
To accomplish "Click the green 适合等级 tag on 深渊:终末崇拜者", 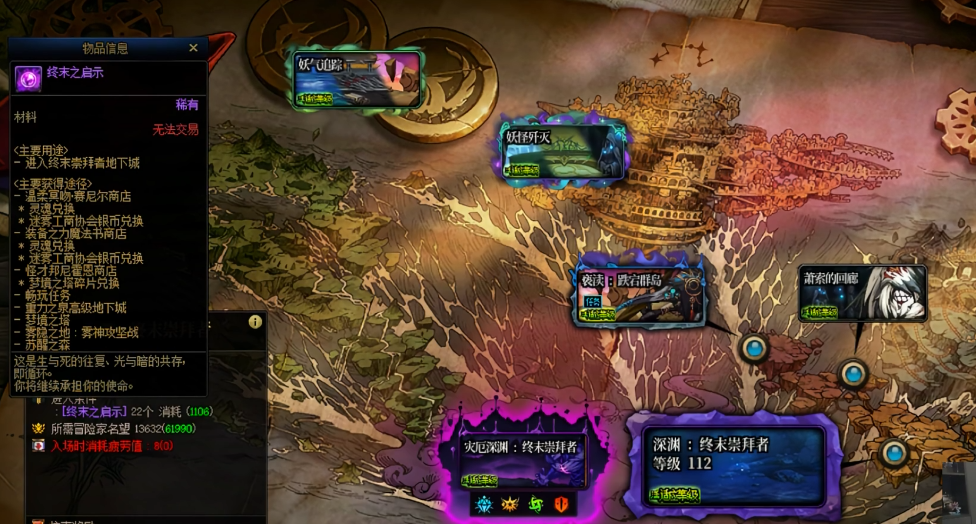I will pyautogui.click(x=674, y=494).
